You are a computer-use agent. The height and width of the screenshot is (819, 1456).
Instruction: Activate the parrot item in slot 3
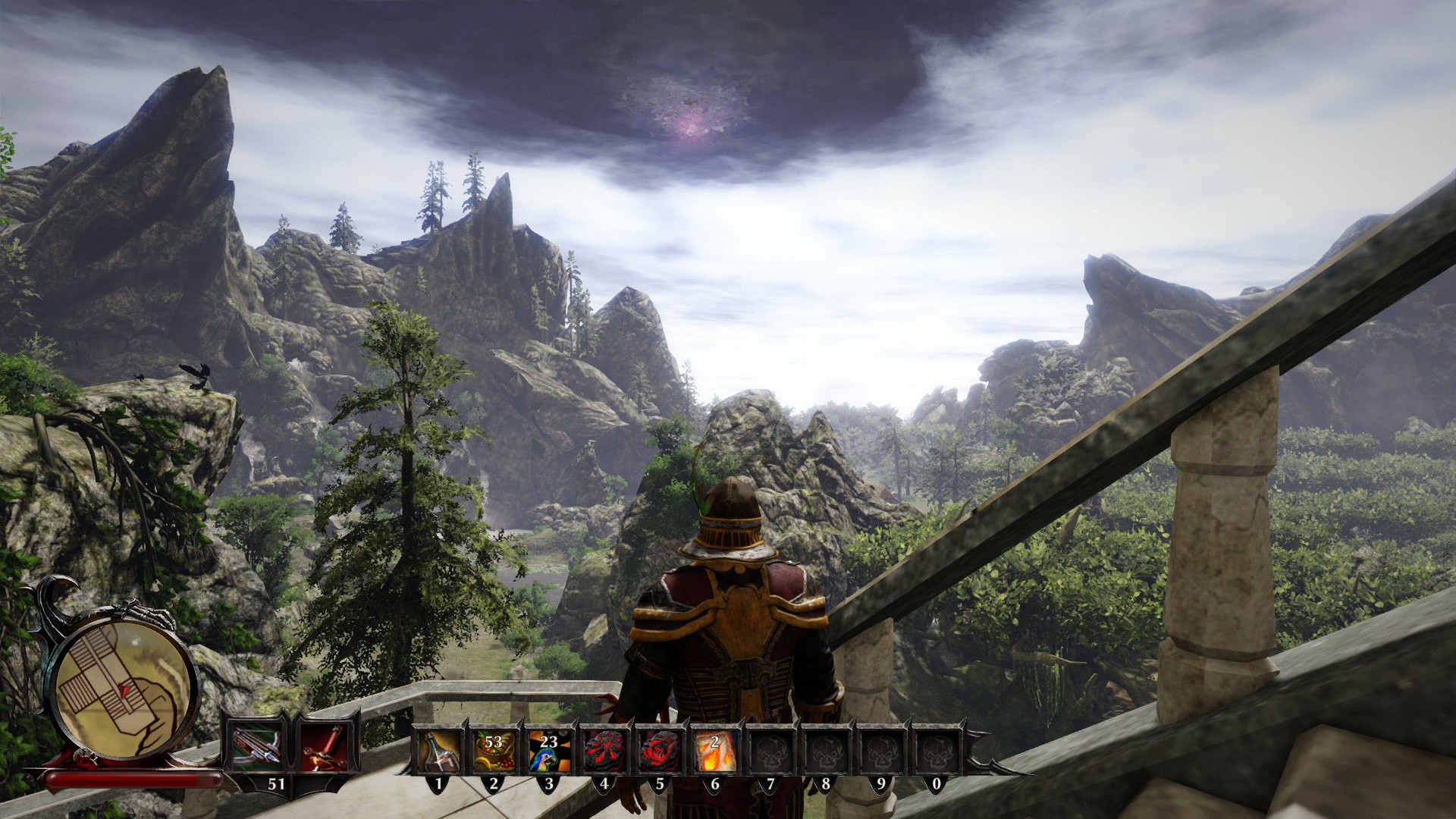[x=549, y=751]
